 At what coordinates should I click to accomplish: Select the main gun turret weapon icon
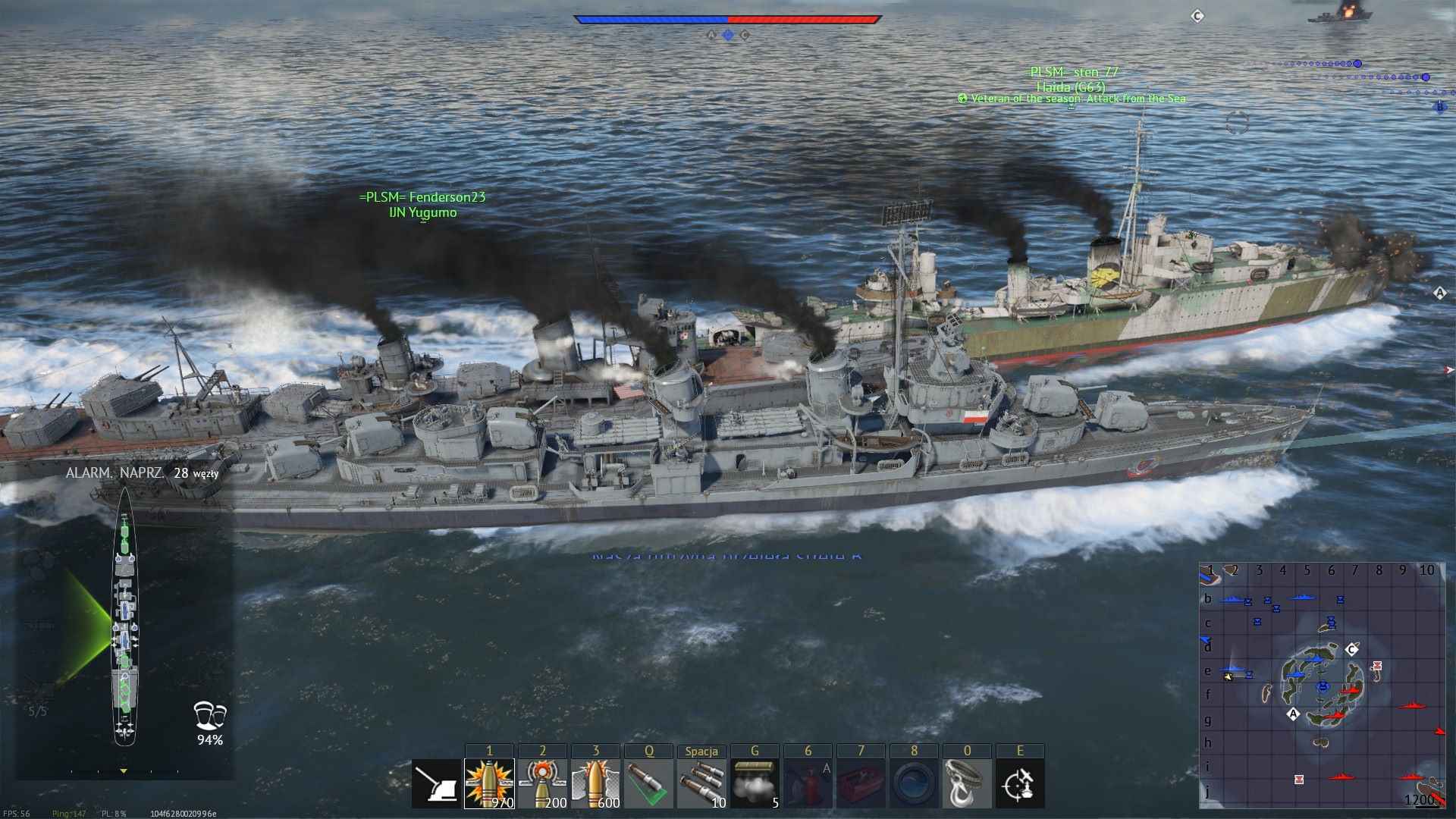pyautogui.click(x=436, y=784)
